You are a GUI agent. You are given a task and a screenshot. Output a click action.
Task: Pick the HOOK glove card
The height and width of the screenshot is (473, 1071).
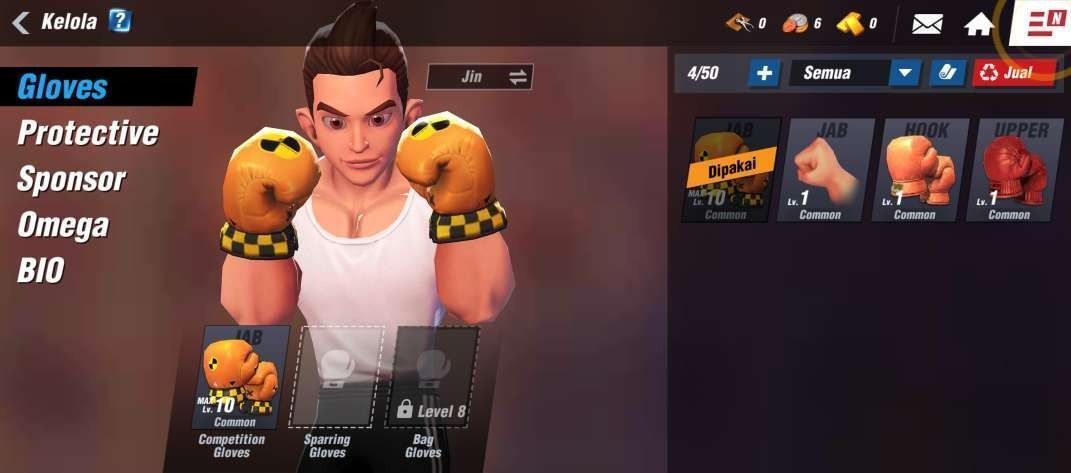(x=922, y=170)
